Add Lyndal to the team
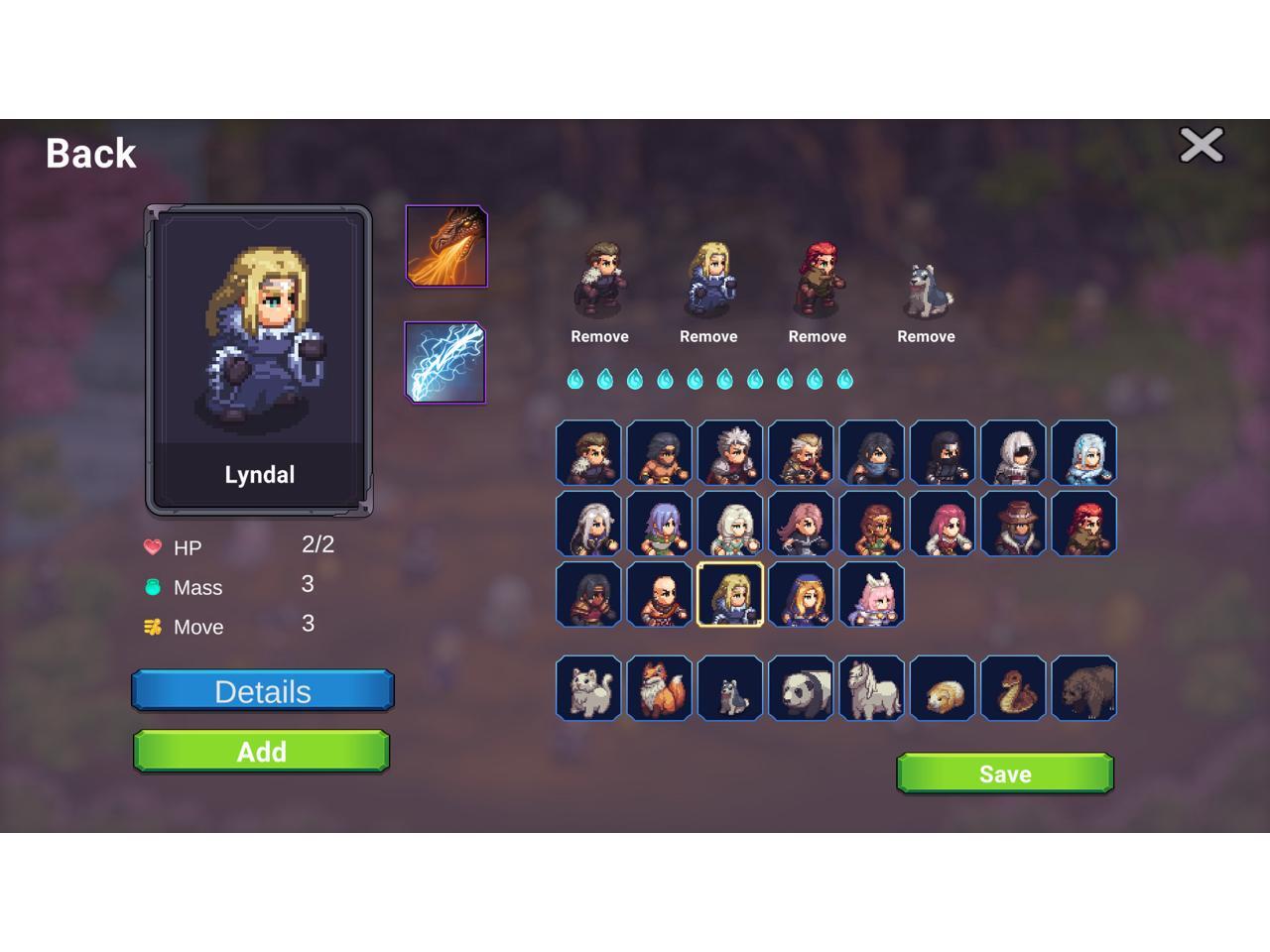The image size is (1270, 952). [262, 752]
